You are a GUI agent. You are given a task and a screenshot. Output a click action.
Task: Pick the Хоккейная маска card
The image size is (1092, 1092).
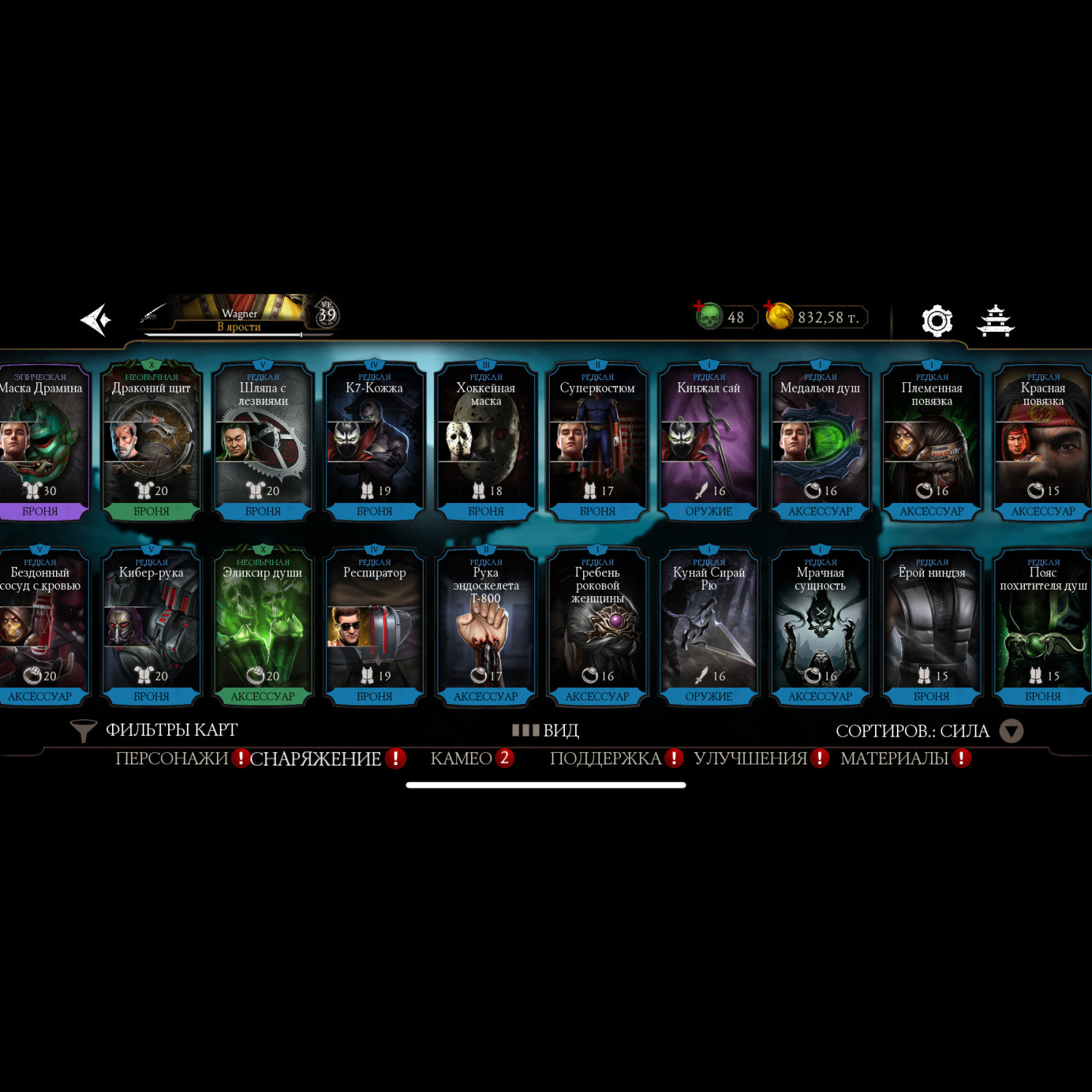tap(486, 442)
